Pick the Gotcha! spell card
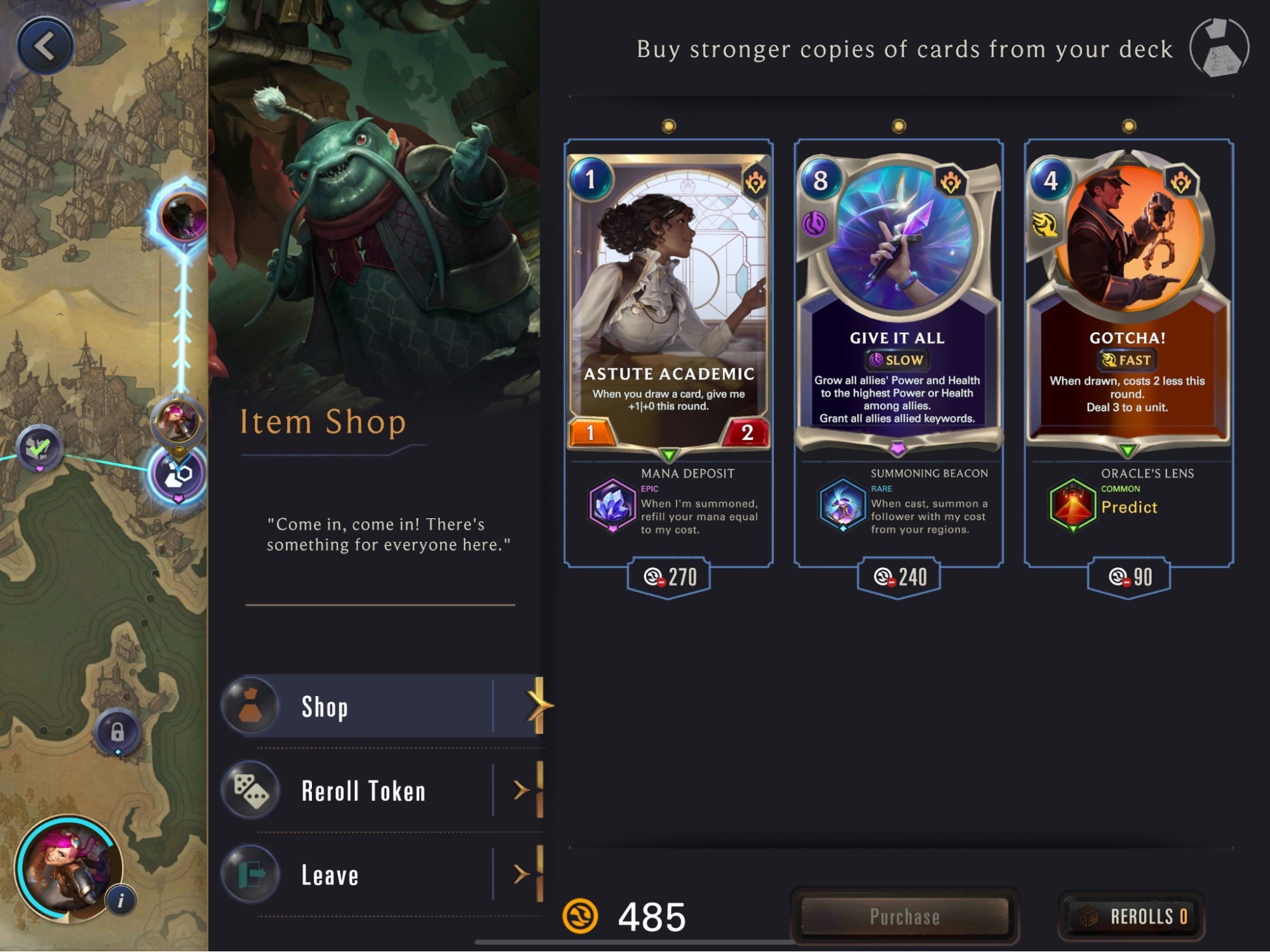This screenshot has height=952, width=1270. (1128, 298)
